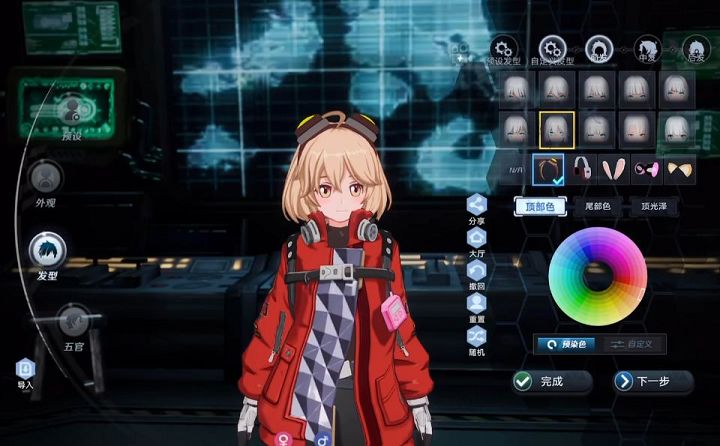Switch to the 顶部色 color tab
Viewport: 720px width, 446px height.
pos(539,206)
